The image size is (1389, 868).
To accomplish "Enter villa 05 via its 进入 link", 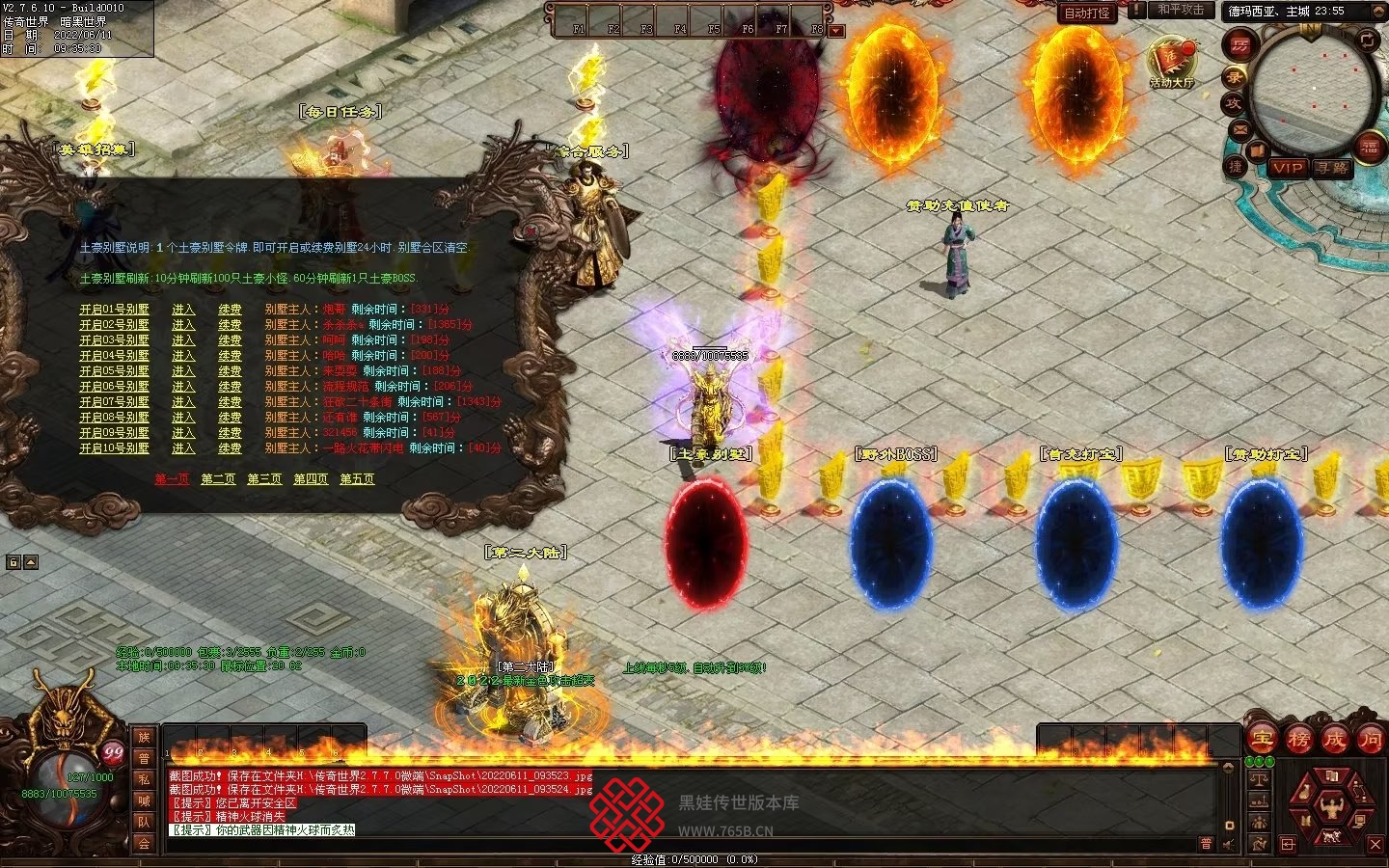I will [183, 371].
